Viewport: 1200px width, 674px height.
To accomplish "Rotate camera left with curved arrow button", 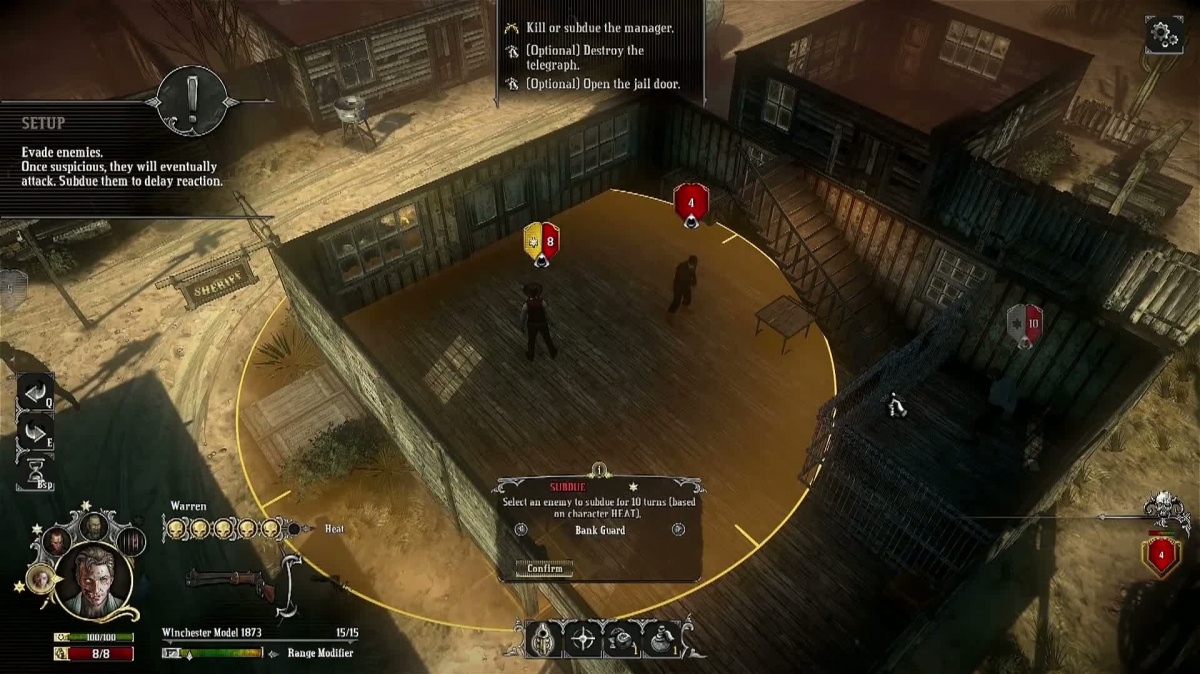I will coord(34,393).
